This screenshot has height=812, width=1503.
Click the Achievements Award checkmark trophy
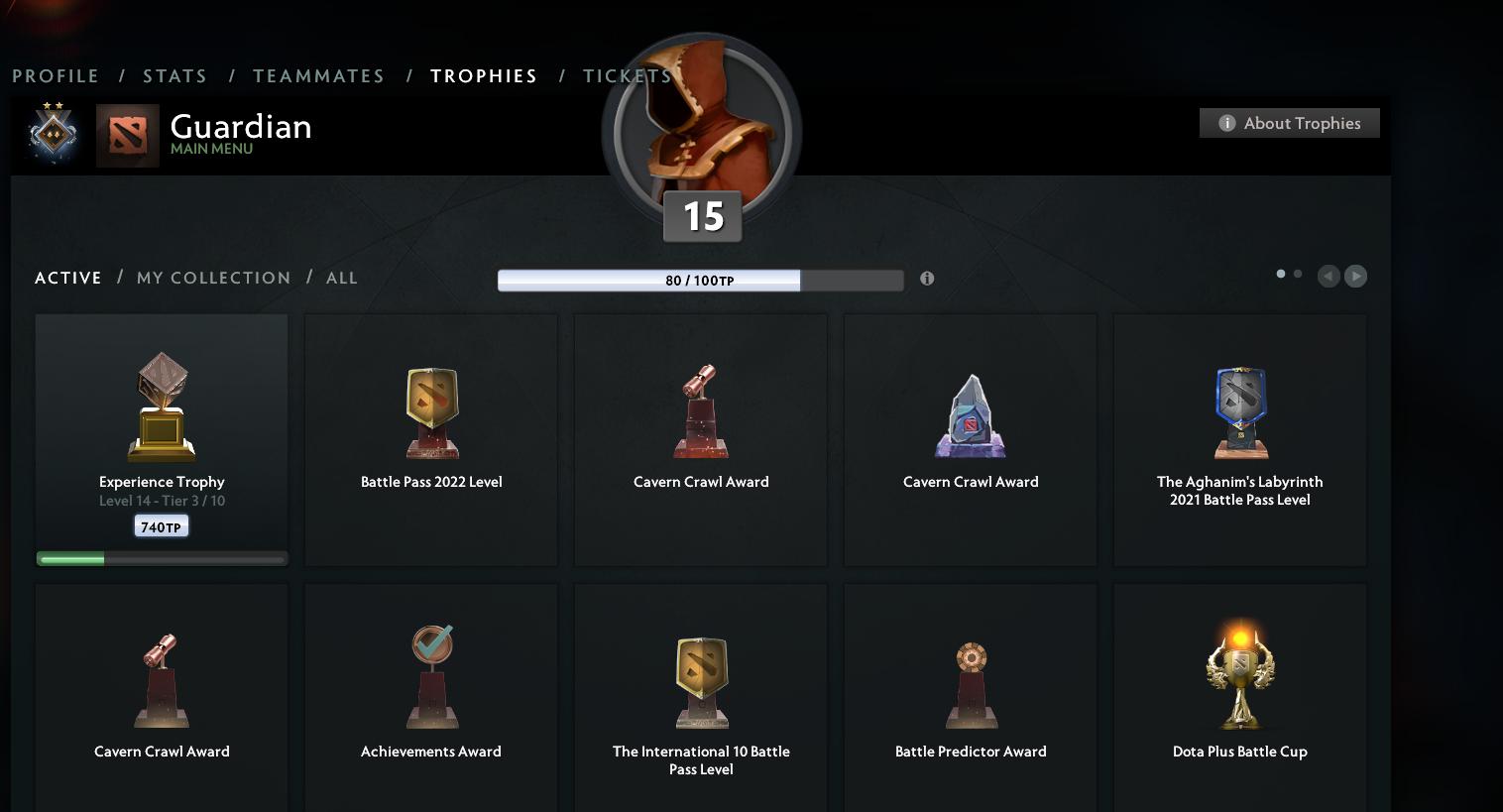(x=430, y=674)
